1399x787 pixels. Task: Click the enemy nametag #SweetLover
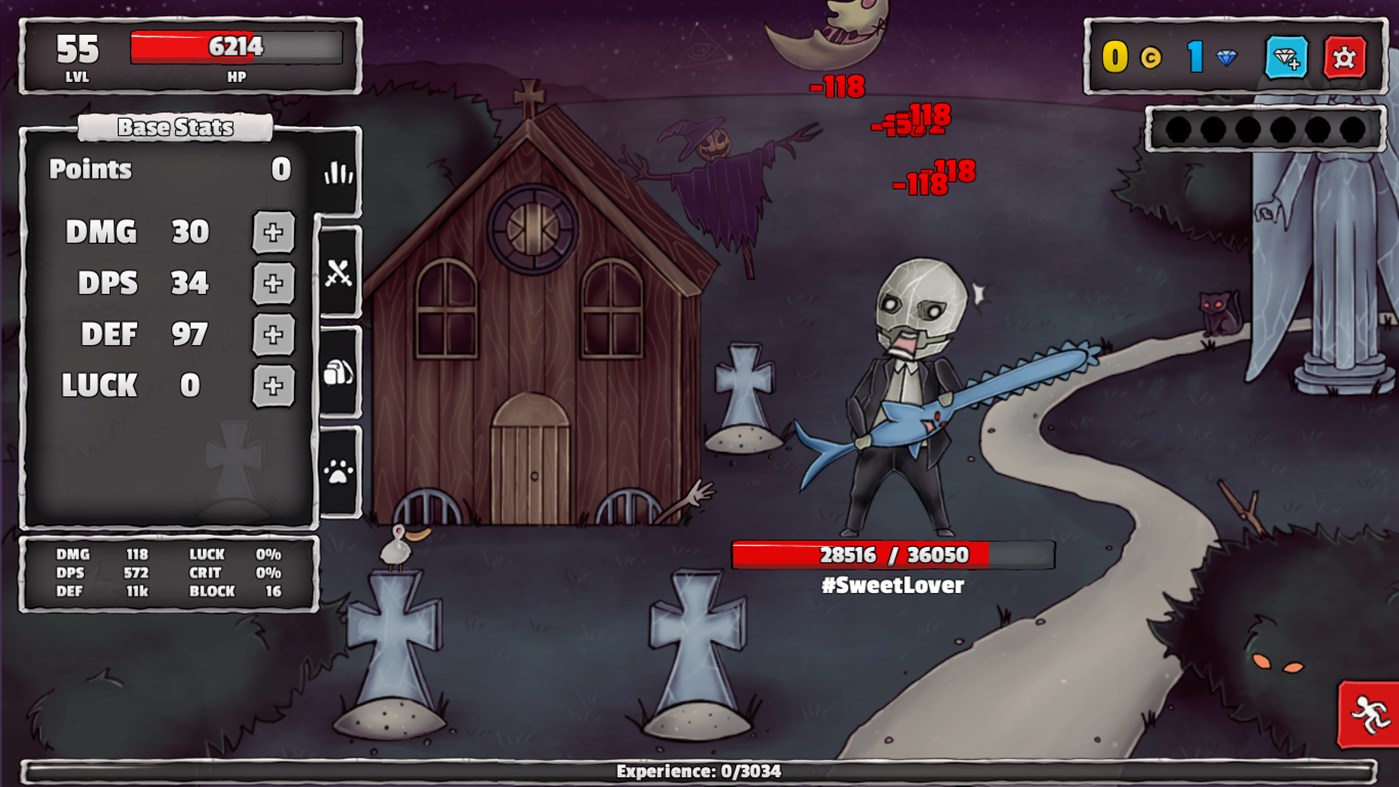[x=892, y=585]
